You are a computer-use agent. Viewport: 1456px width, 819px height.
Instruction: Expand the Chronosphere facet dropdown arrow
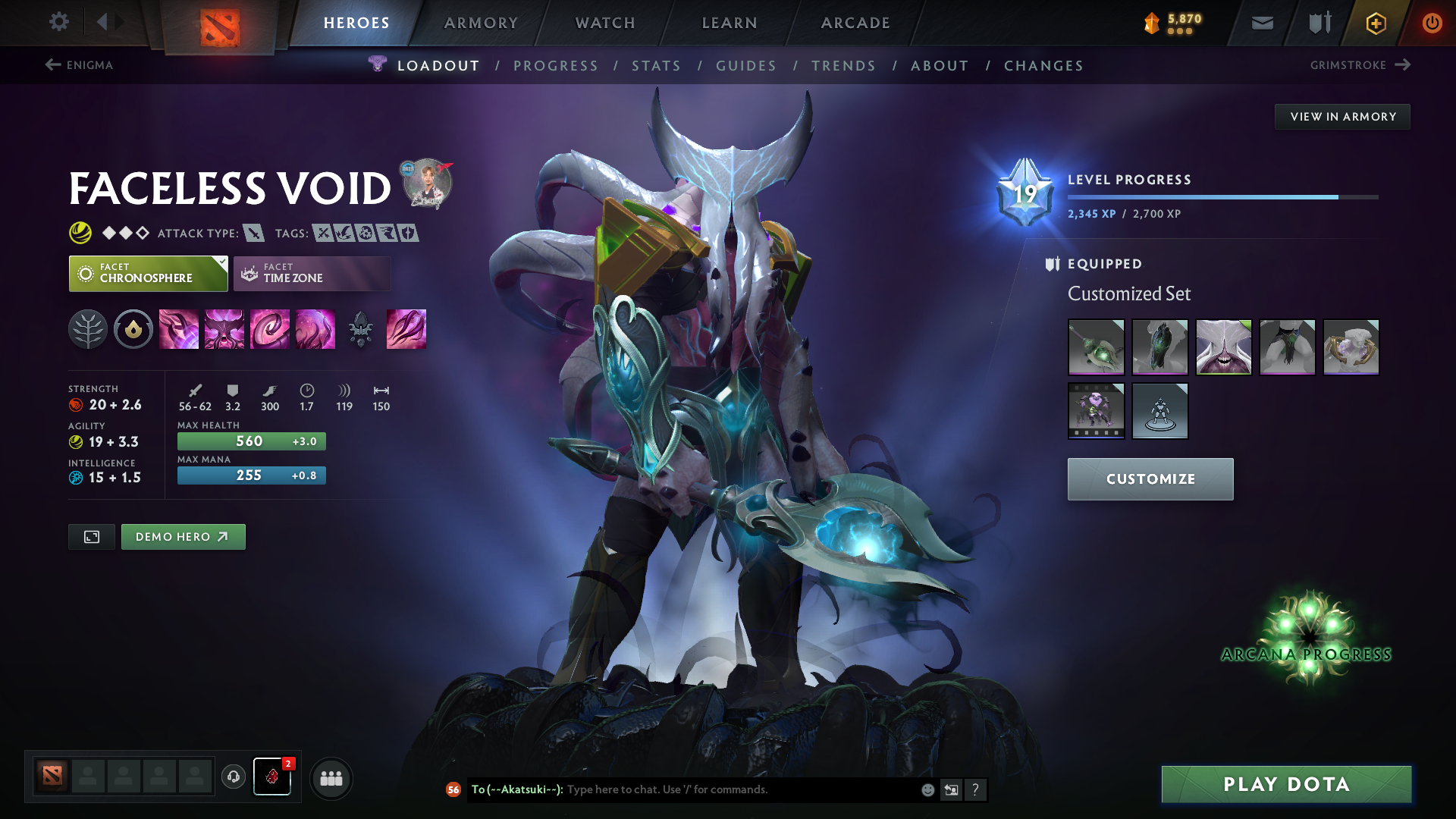click(221, 262)
